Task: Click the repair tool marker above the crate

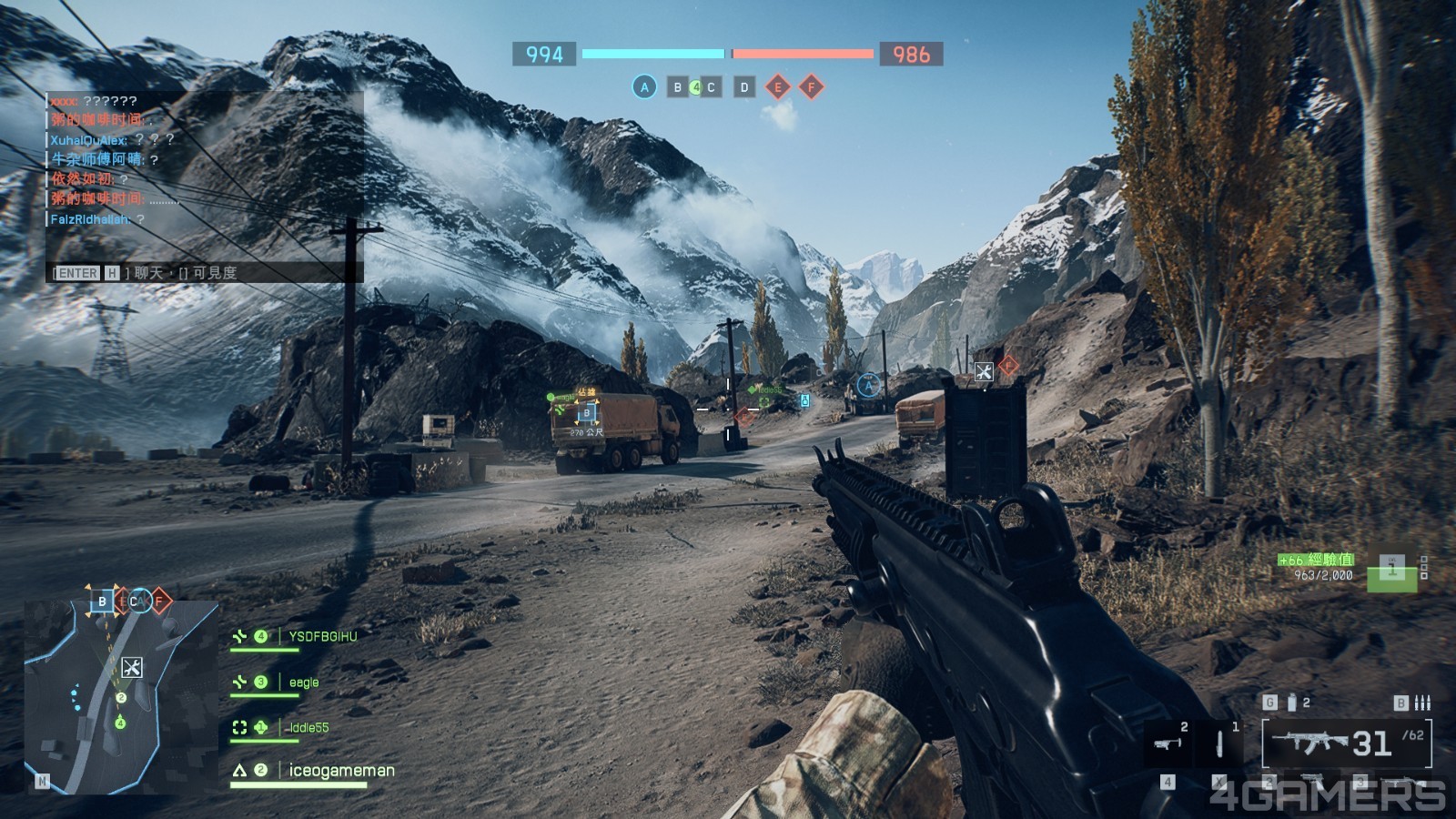Action: 984,371
